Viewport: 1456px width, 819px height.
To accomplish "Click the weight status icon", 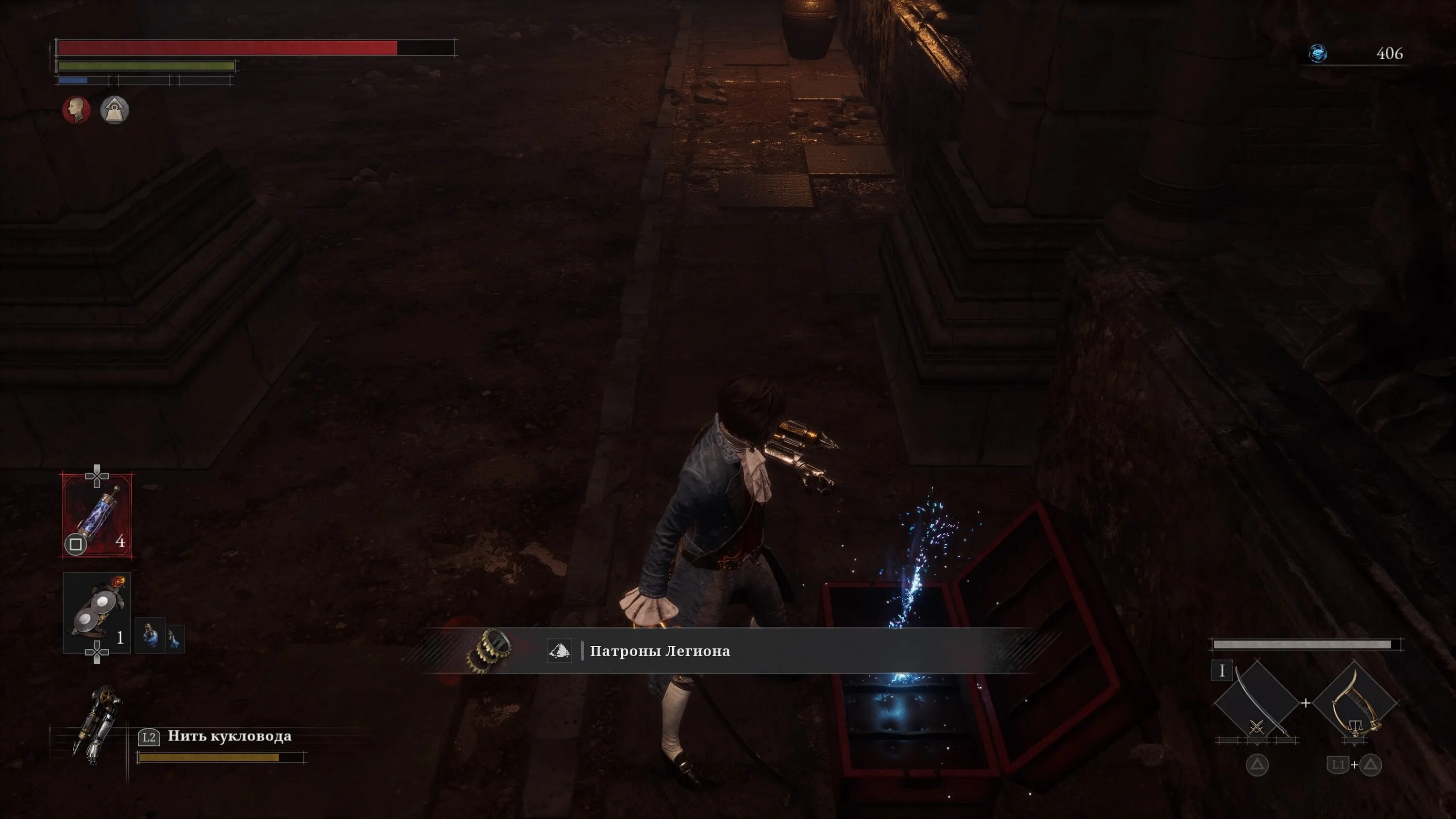I will [x=115, y=110].
